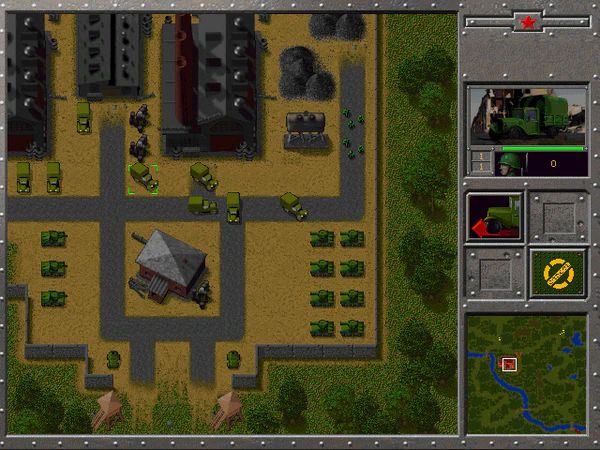Image resolution: width=600 pixels, height=450 pixels.
Task: Click the minimap
Action: coord(526,374)
